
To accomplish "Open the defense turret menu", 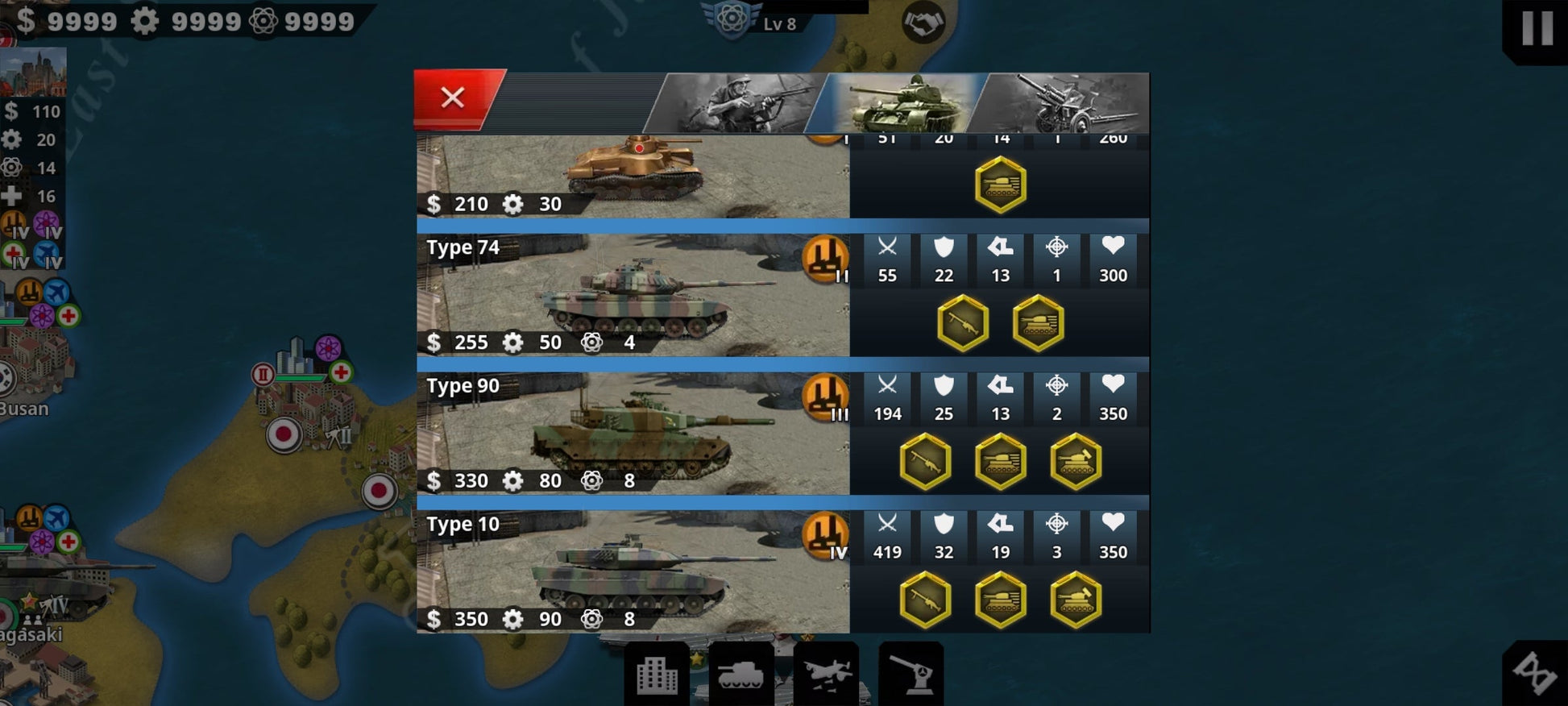I will (911, 675).
